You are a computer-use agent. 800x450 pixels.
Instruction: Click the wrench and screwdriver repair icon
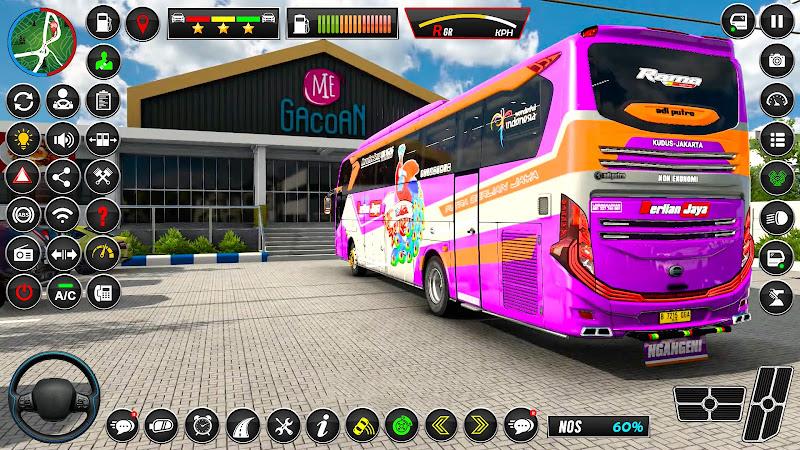tap(284, 424)
